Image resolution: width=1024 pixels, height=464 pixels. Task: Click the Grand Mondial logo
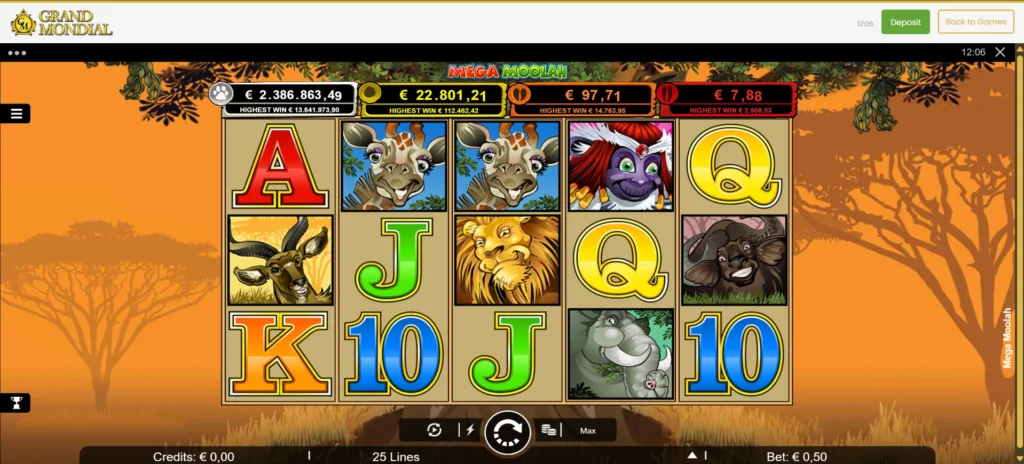pyautogui.click(x=62, y=22)
